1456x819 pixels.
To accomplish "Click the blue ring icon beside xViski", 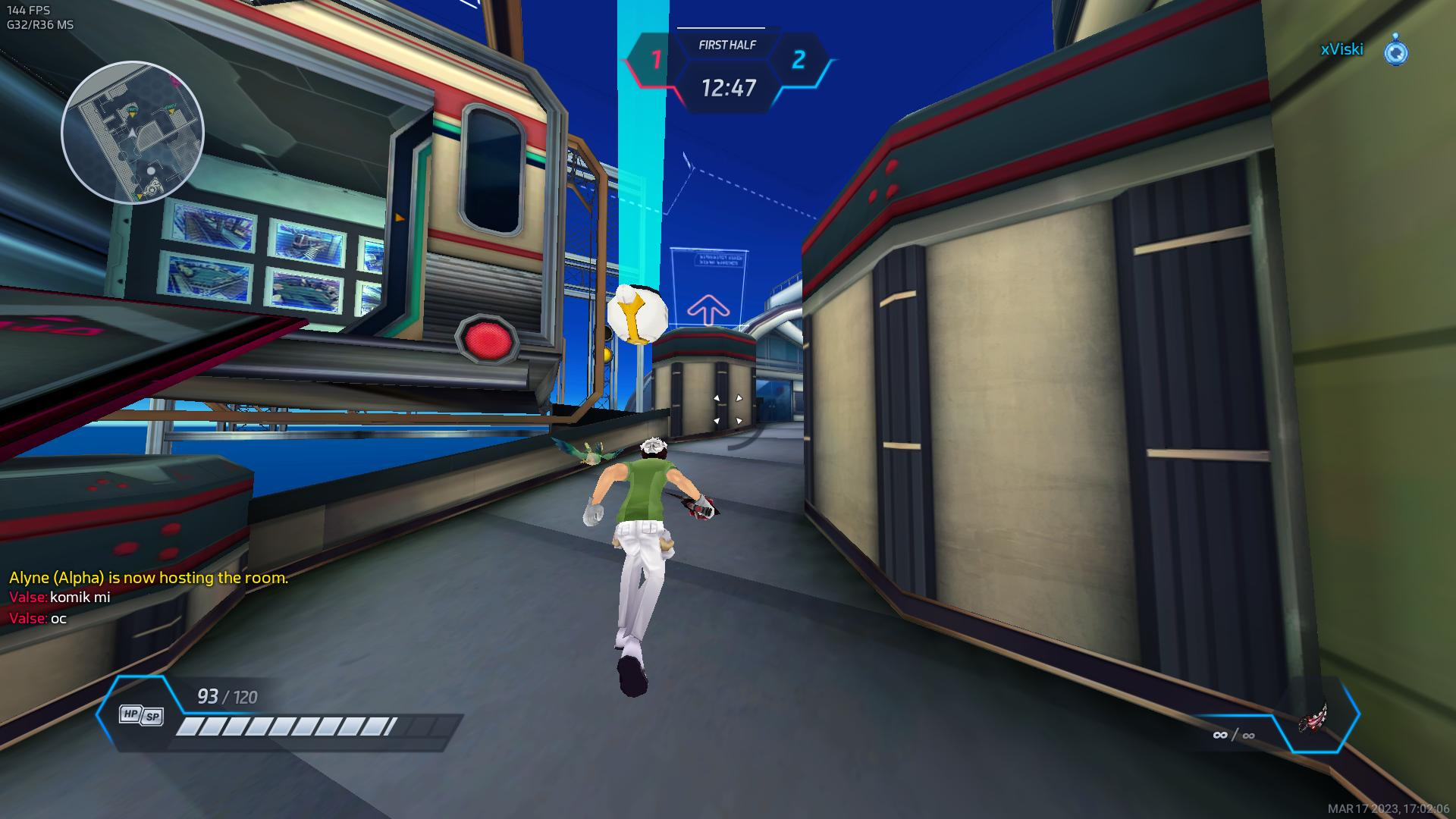I will tap(1396, 51).
